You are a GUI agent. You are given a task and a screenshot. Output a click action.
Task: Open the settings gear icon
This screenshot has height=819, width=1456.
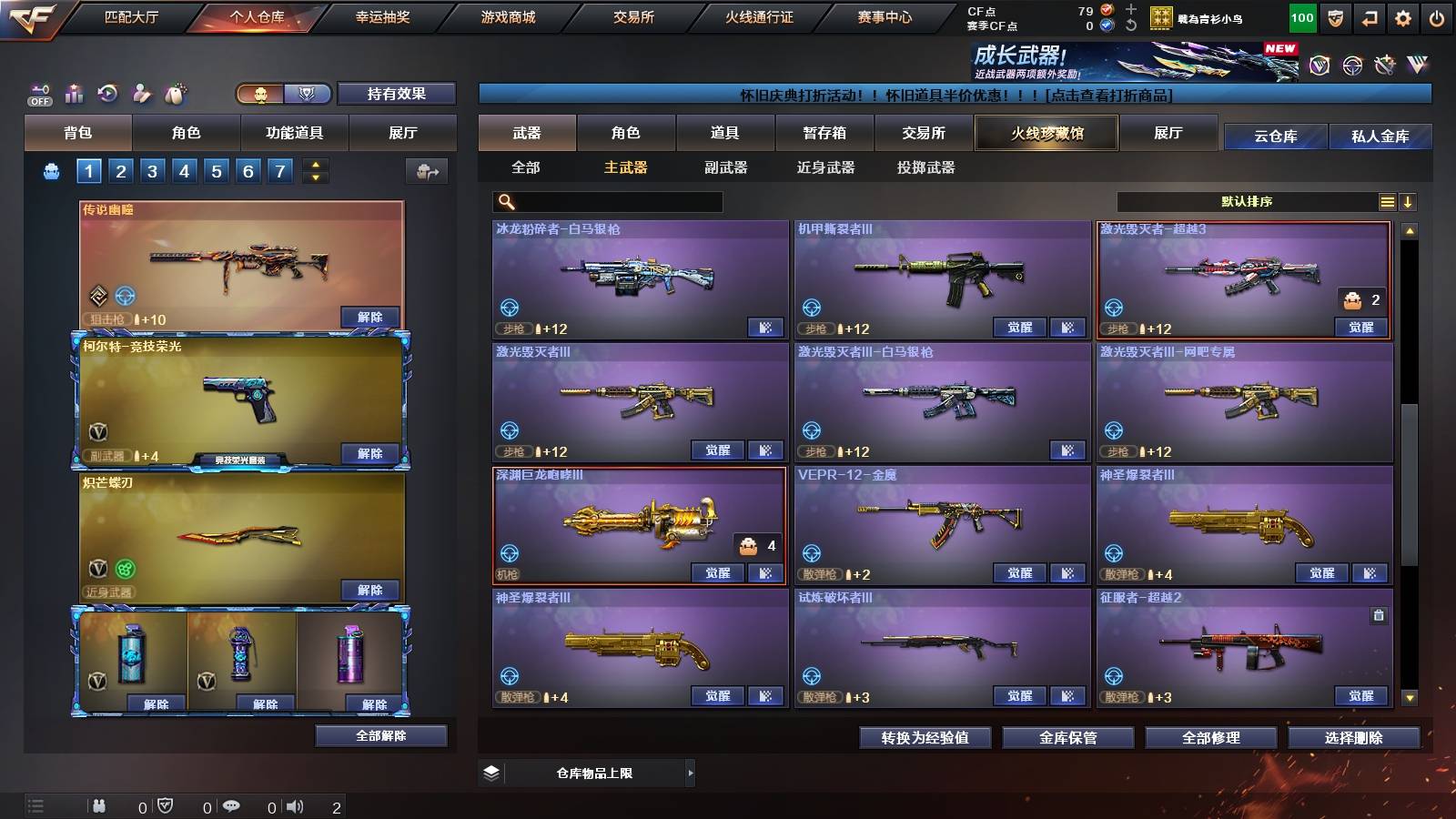pos(1401,16)
